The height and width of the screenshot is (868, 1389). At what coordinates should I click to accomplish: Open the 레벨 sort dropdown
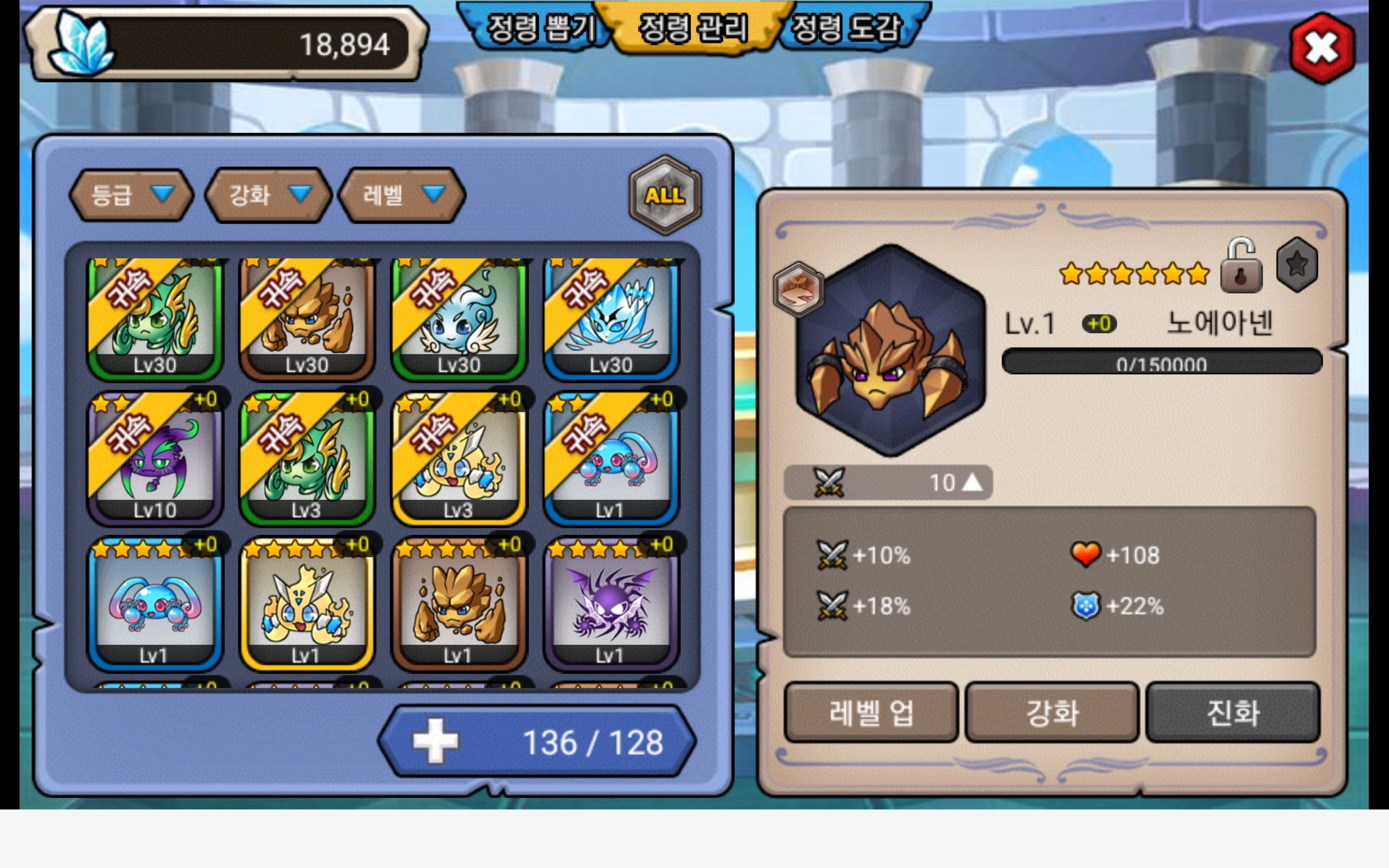pos(403,195)
